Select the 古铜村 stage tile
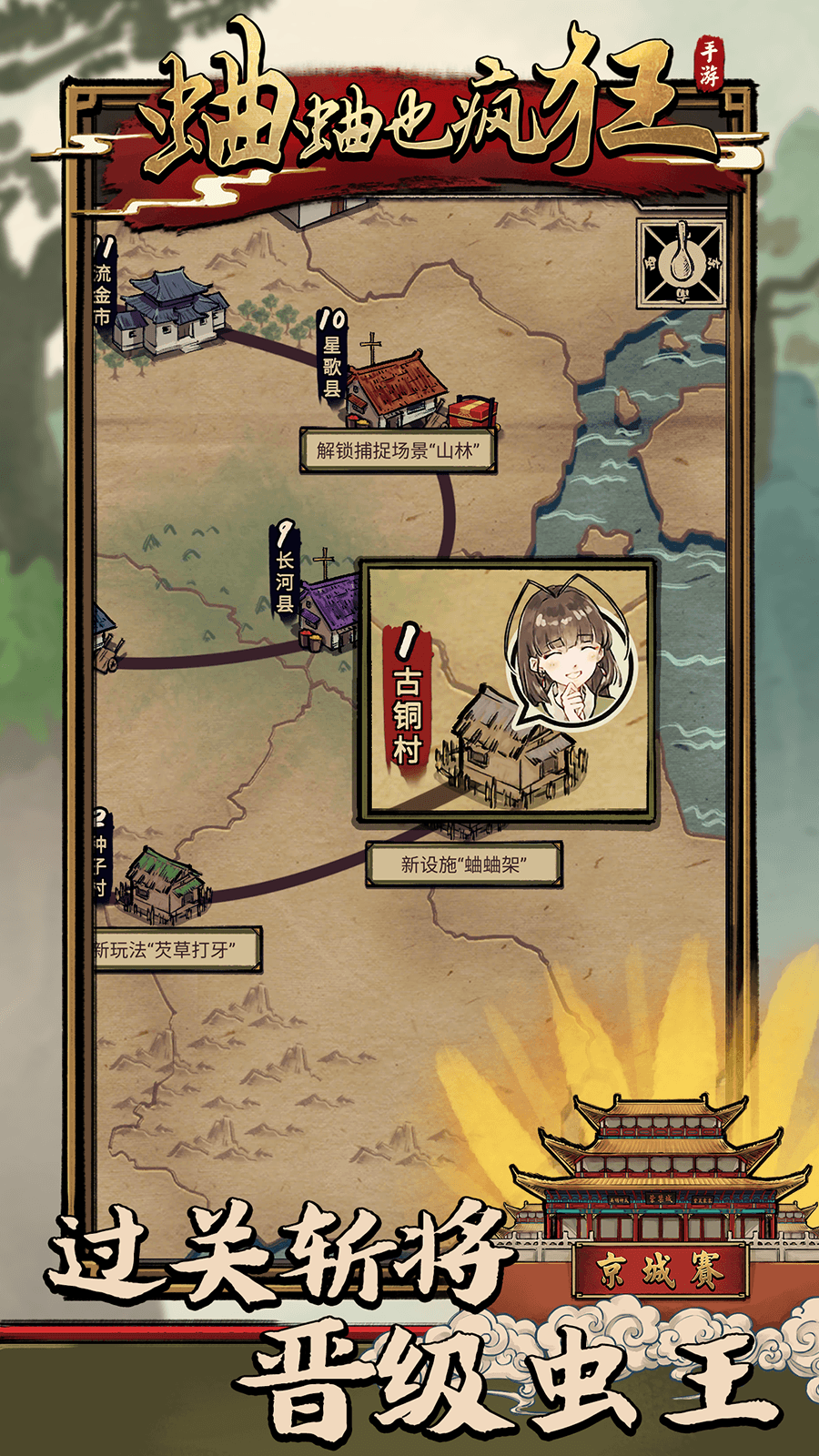 507,693
